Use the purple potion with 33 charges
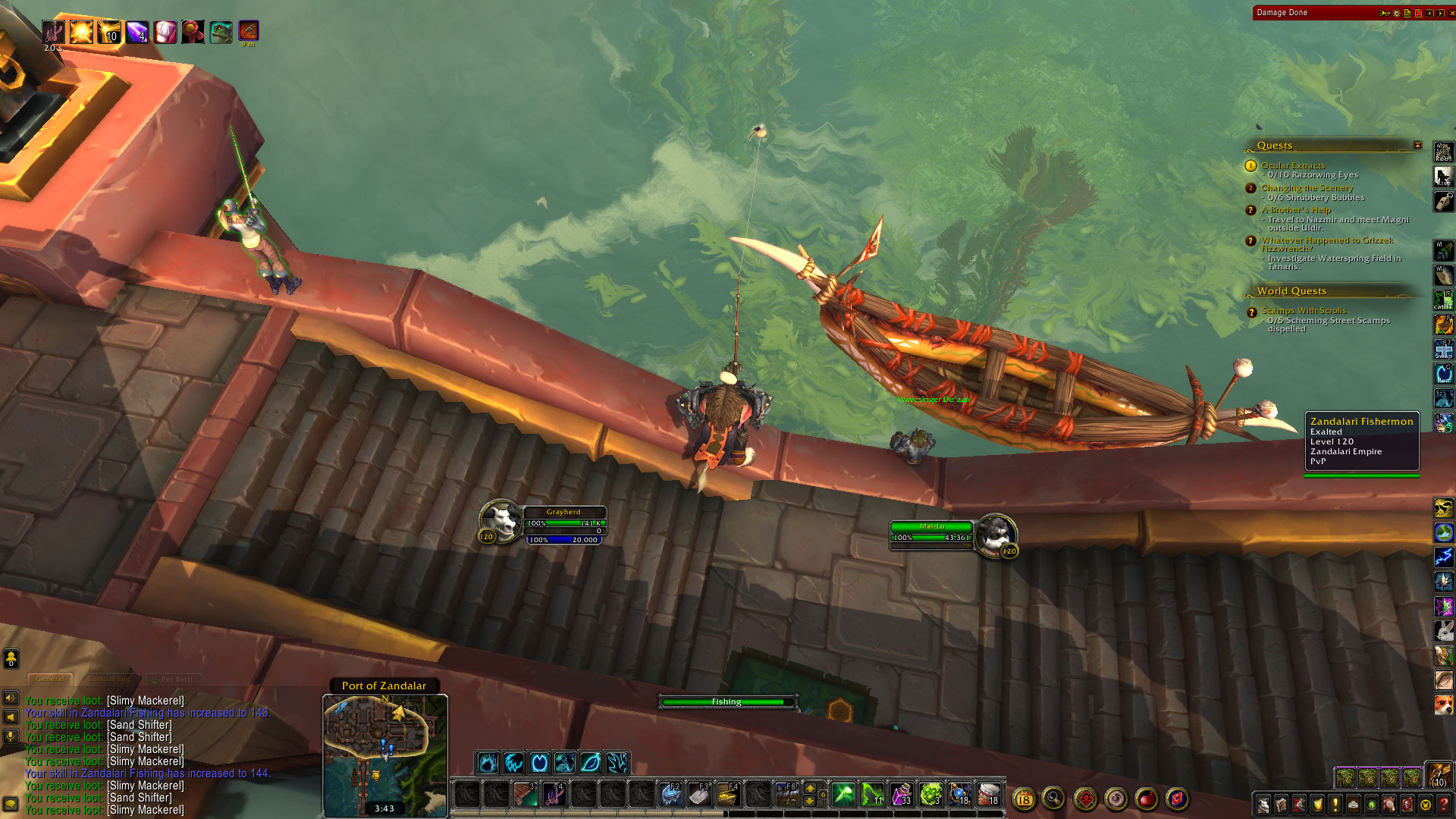Viewport: 1456px width, 819px height. 901,794
